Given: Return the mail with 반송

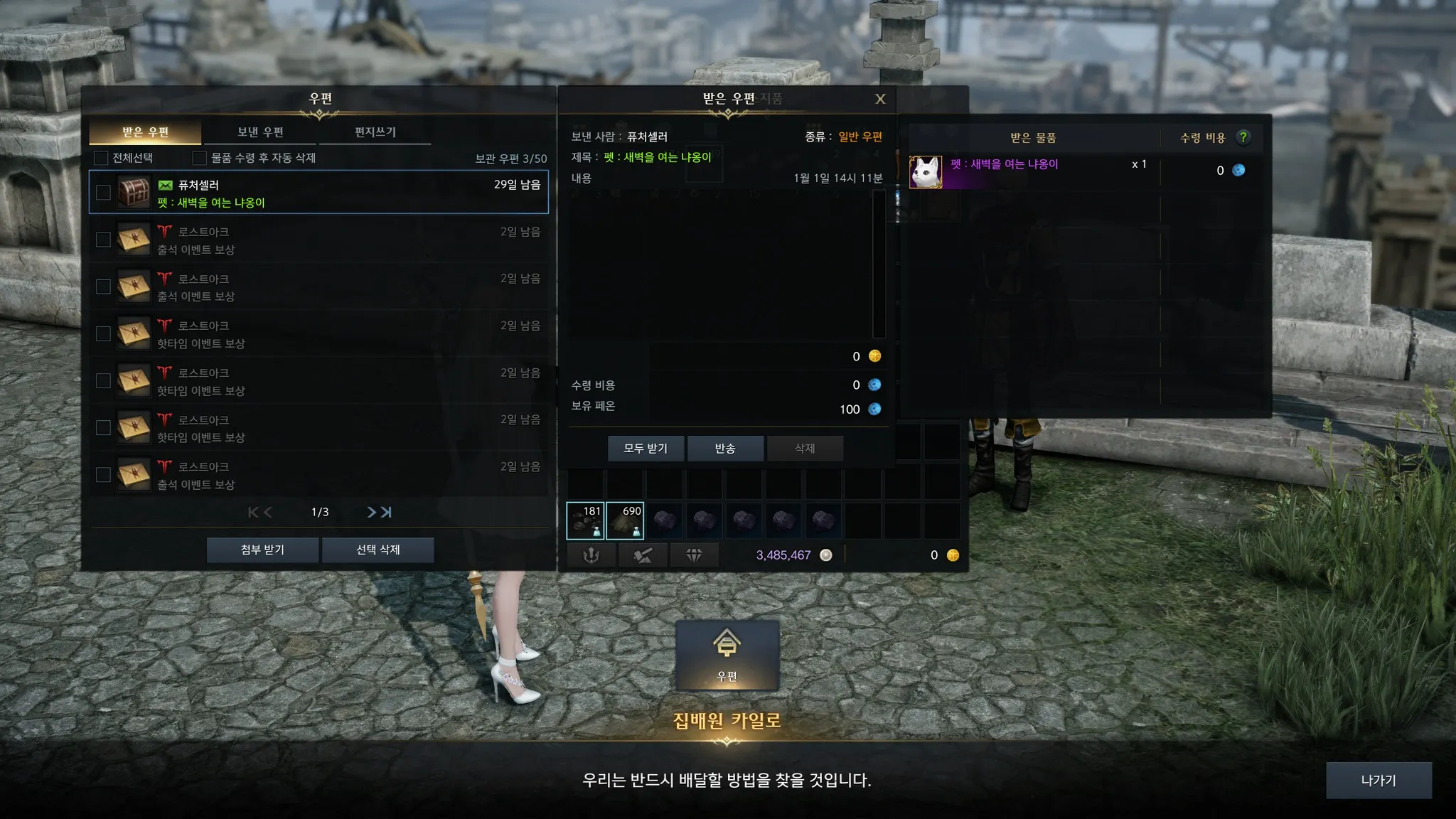Looking at the screenshot, I should [x=725, y=449].
